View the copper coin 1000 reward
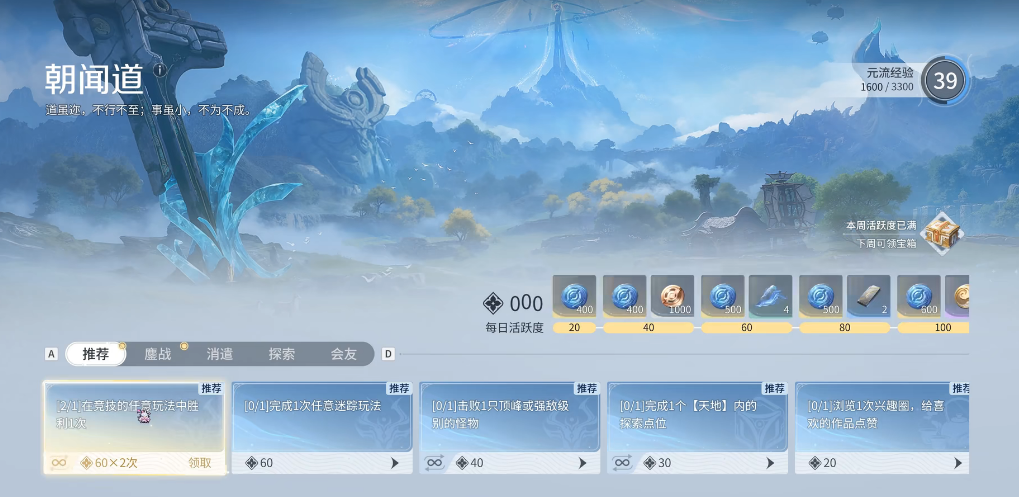The image size is (1019, 497). (x=672, y=297)
